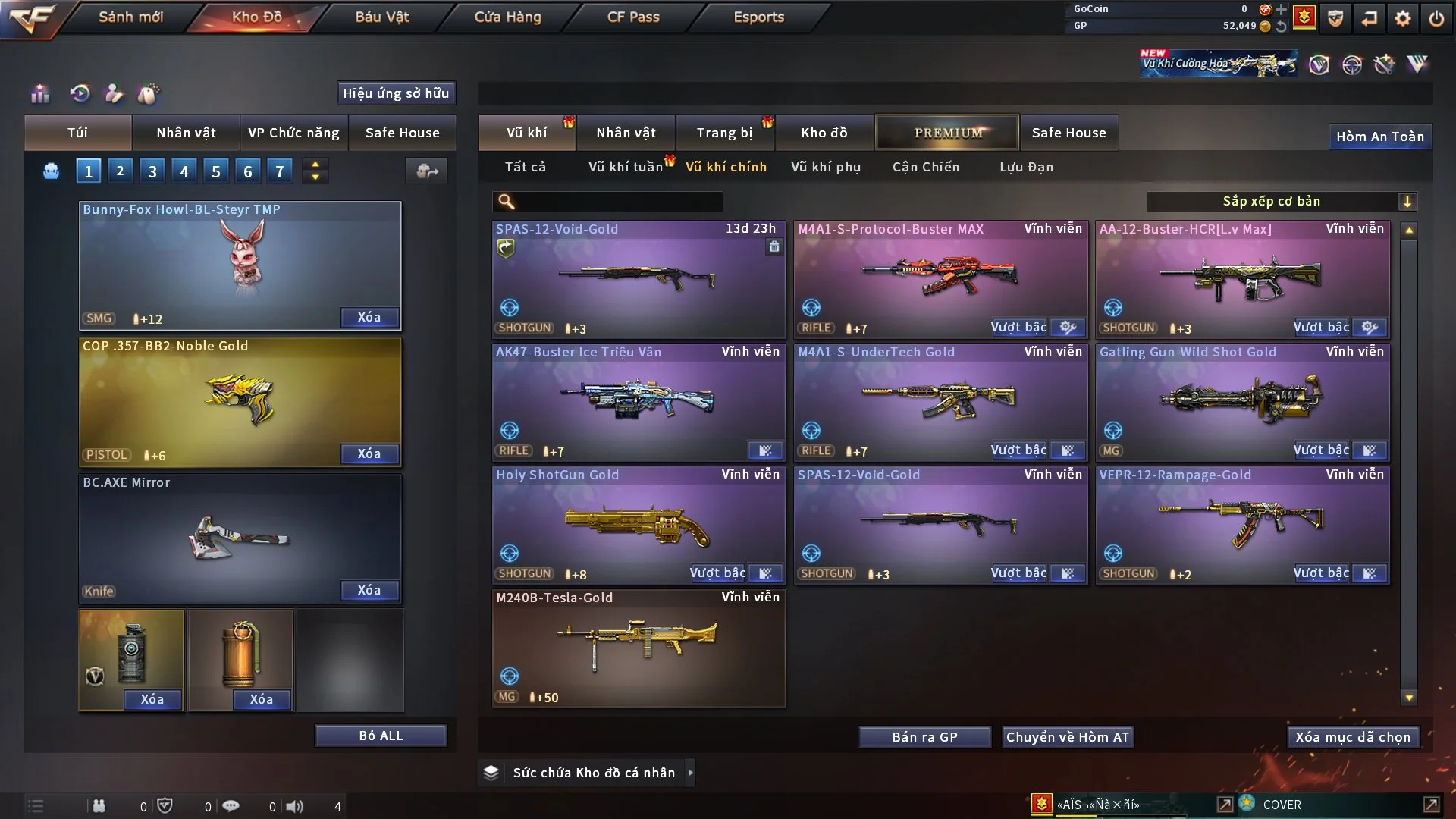Viewport: 1456px width, 819px height.
Task: Click the weapon search field
Action: (618, 202)
